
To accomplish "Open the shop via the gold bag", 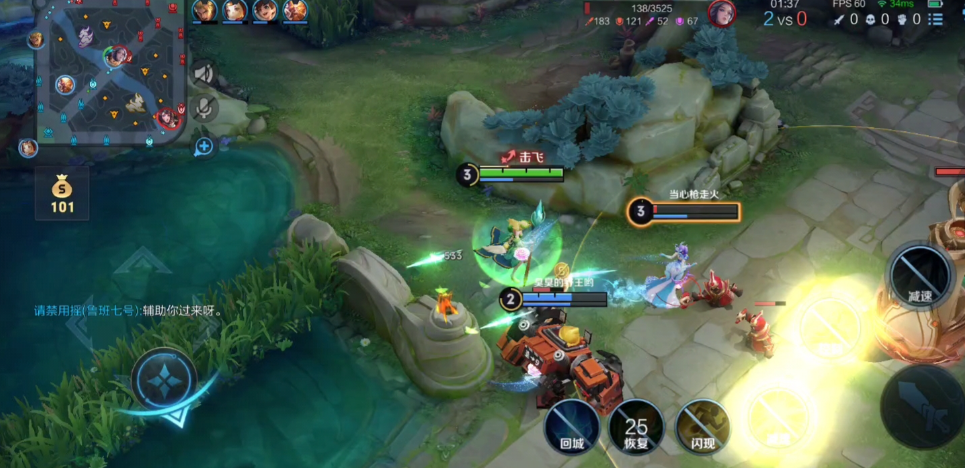I will click(62, 192).
